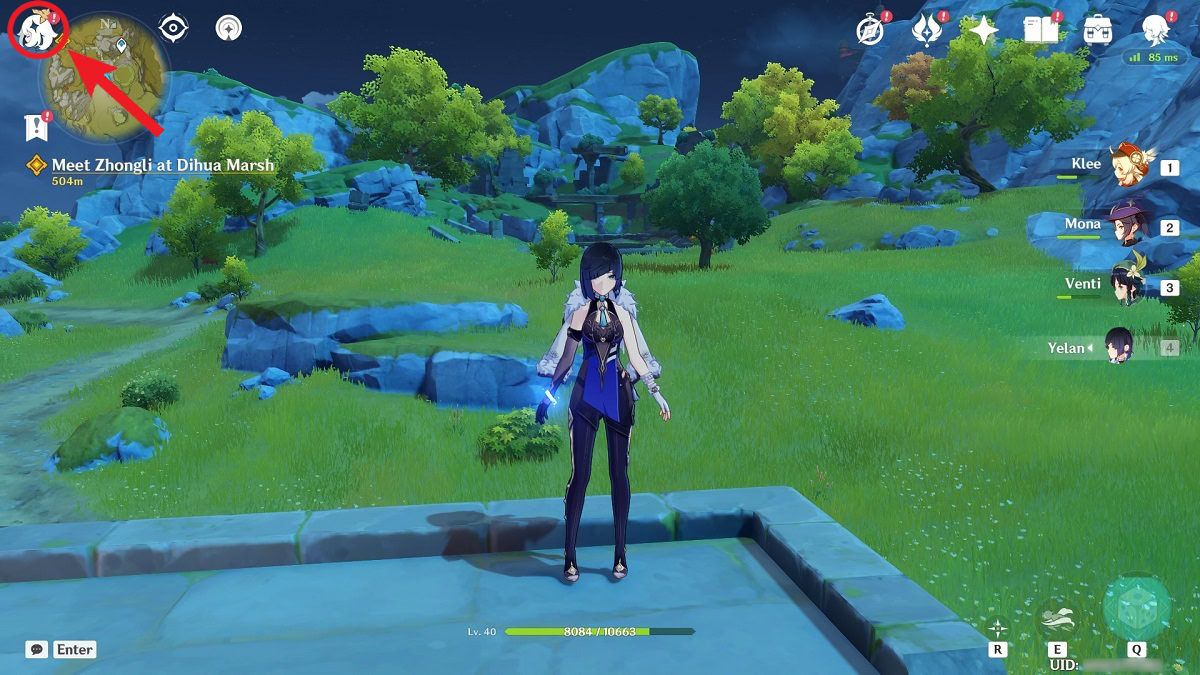Click the aim crosshair icon
Viewport: 1200px width, 675px height.
point(997,628)
